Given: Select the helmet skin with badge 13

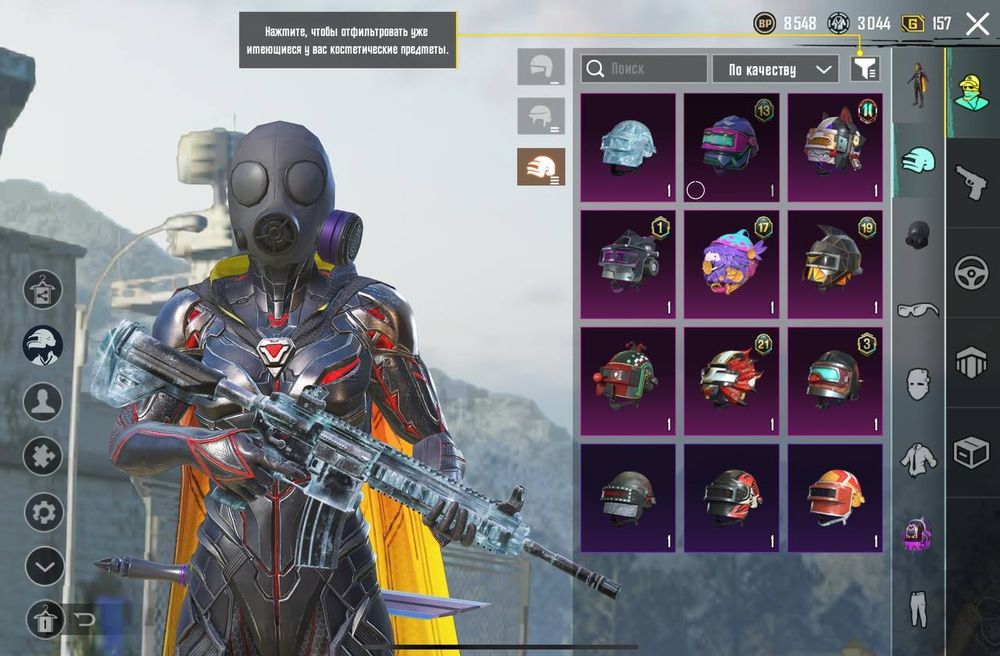Looking at the screenshot, I should 731,148.
